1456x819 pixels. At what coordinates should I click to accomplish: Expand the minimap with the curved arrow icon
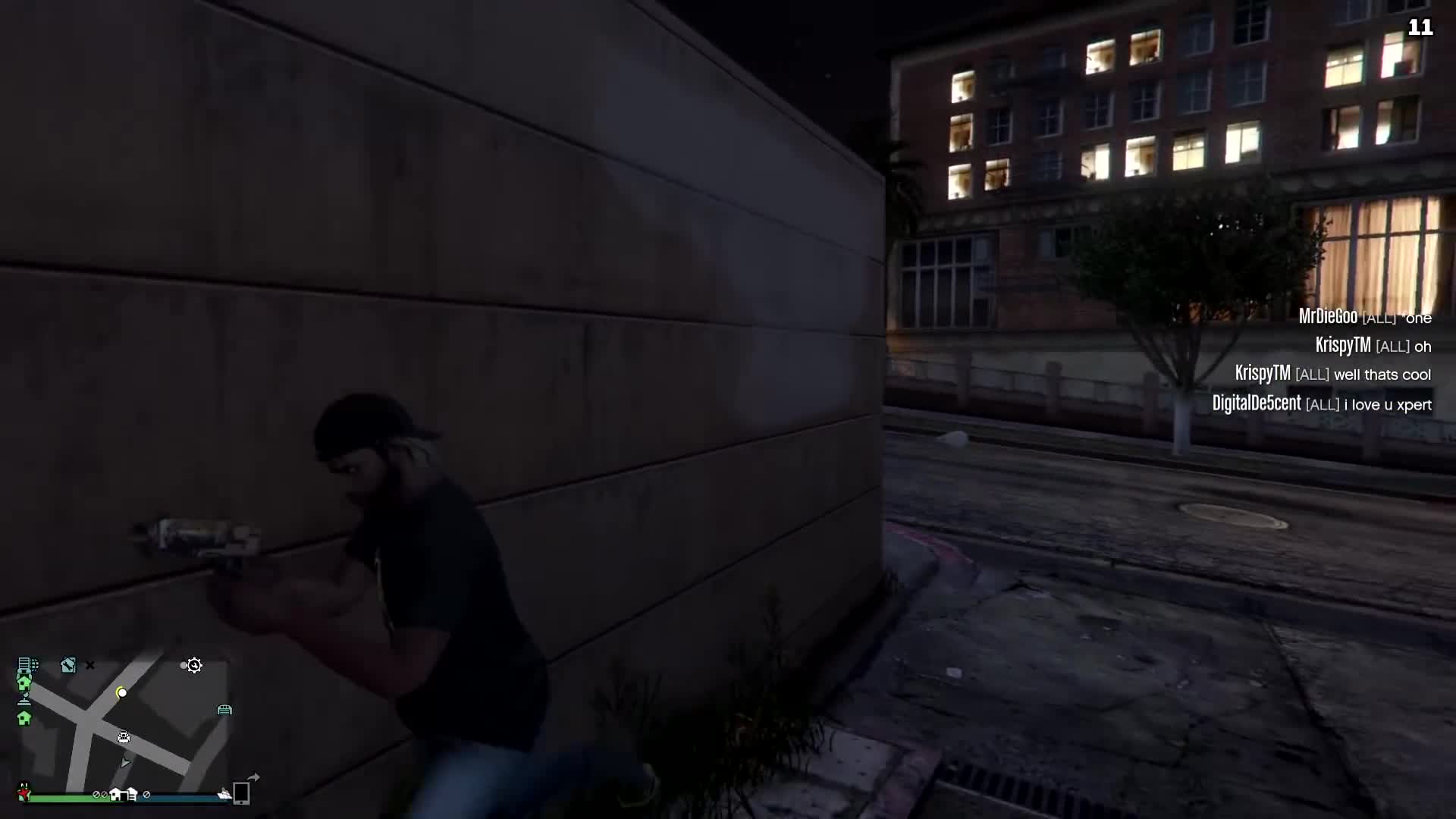coord(253,776)
